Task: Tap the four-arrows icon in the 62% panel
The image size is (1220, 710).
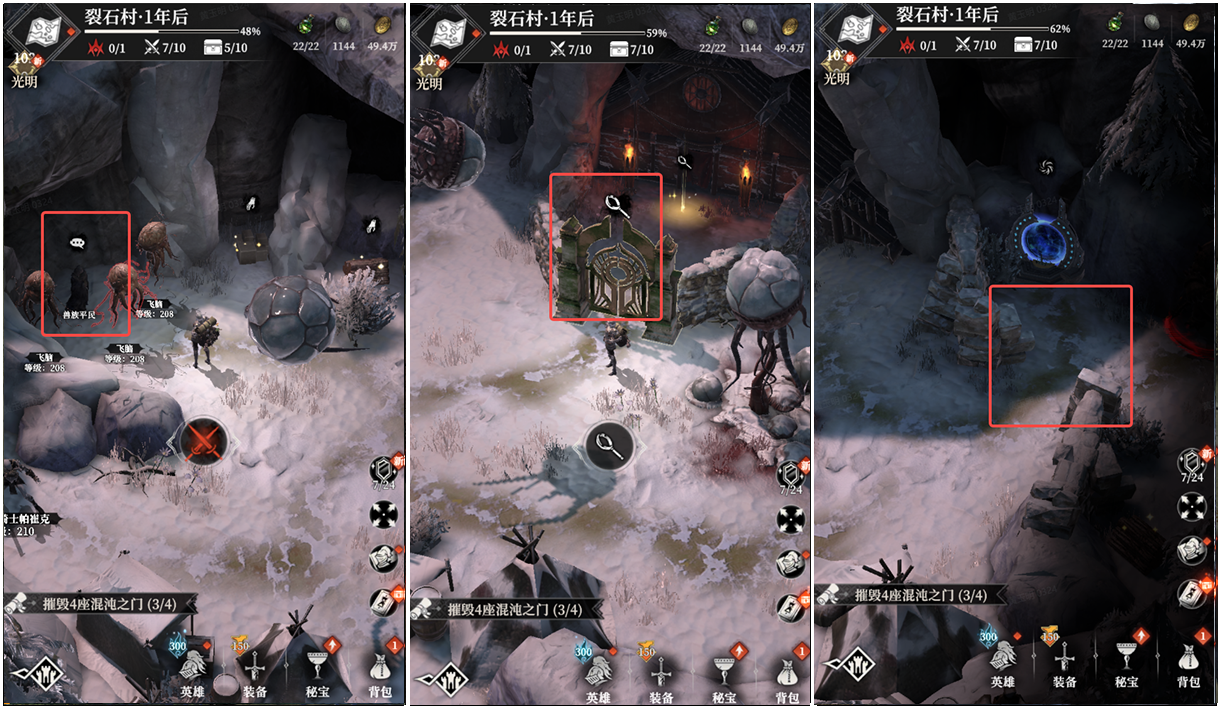Action: click(x=1193, y=508)
